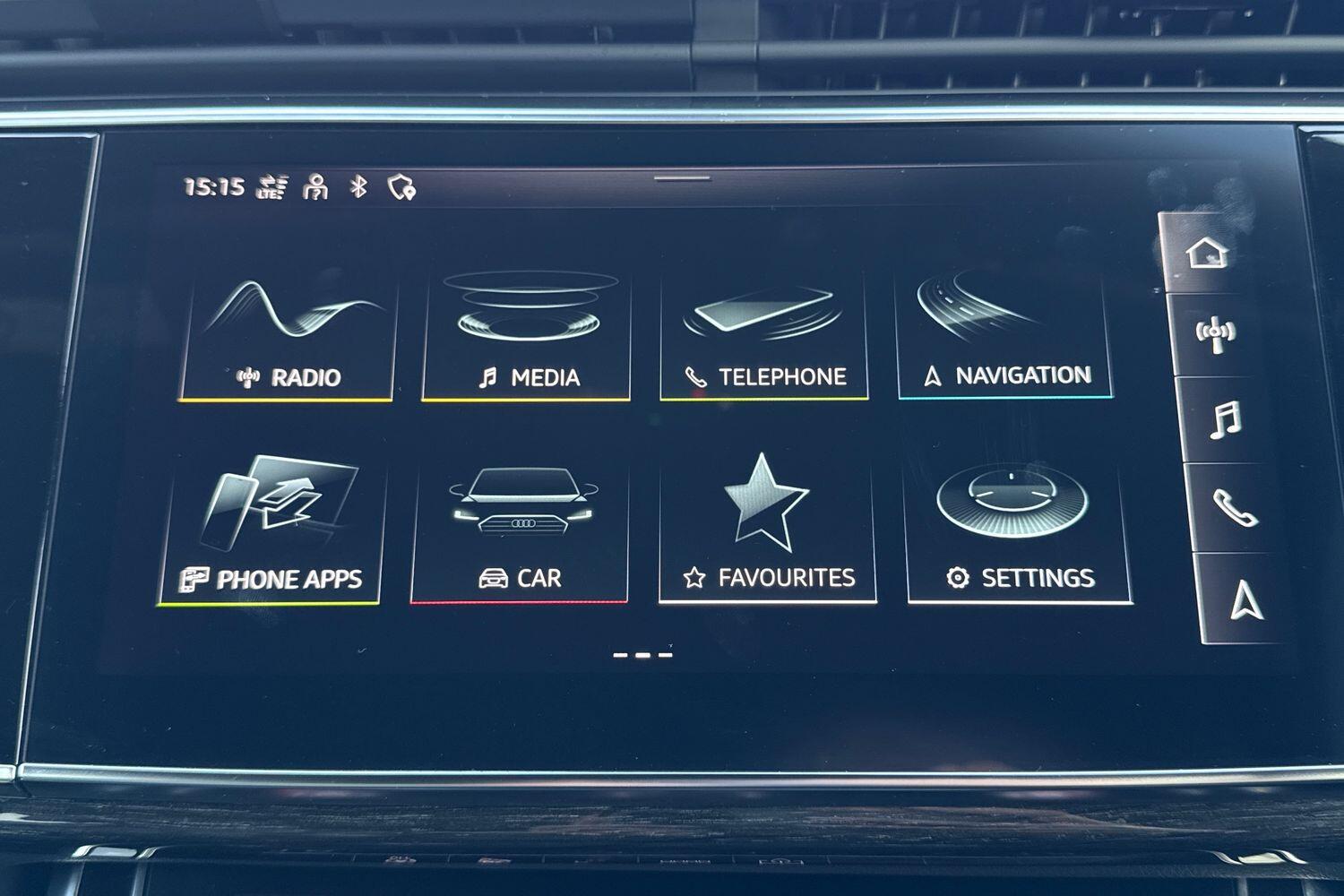Click the pull-down handle at the top
Screen dimensions: 1344x896
tap(682, 178)
